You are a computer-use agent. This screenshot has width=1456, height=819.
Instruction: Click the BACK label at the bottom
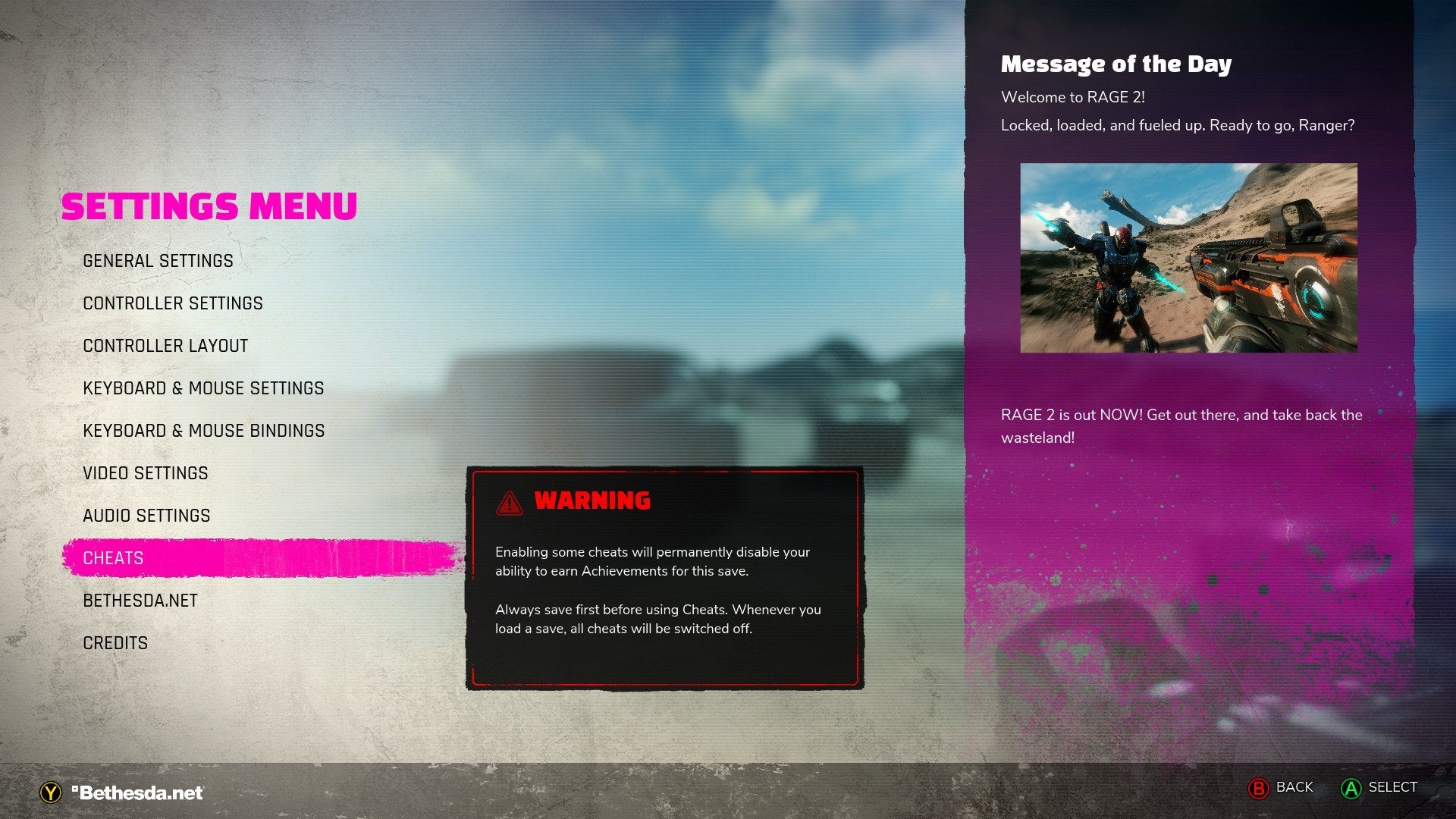point(1294,787)
